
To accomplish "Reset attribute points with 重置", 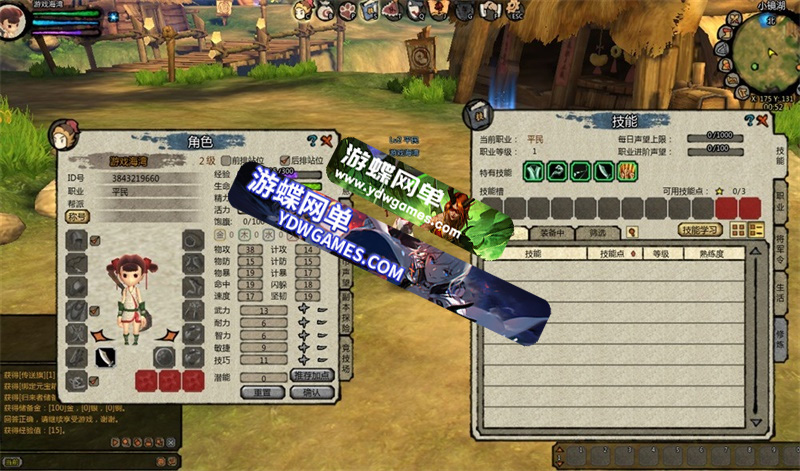I will tap(263, 392).
